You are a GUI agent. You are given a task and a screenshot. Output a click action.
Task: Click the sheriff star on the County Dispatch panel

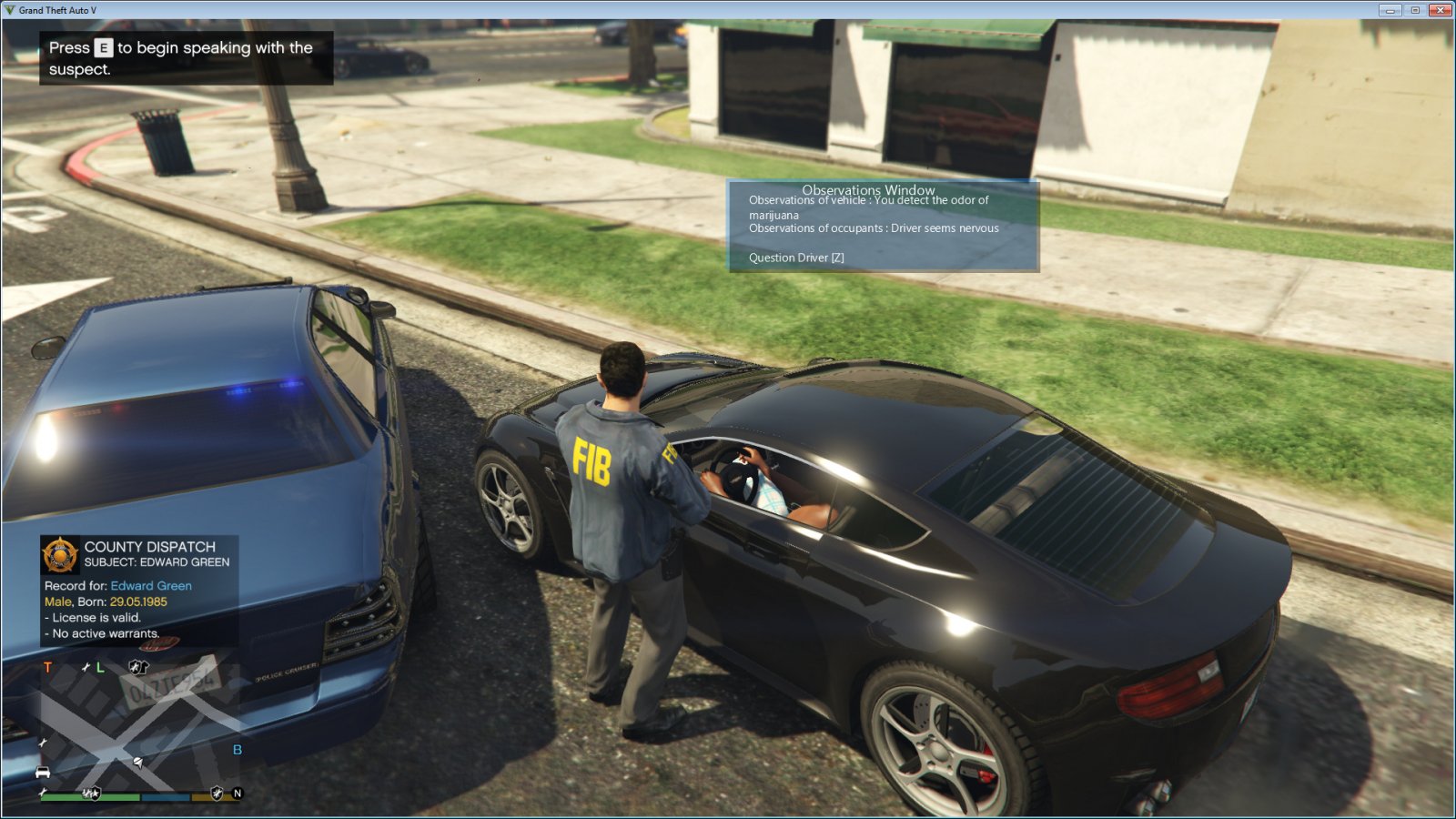coord(59,553)
